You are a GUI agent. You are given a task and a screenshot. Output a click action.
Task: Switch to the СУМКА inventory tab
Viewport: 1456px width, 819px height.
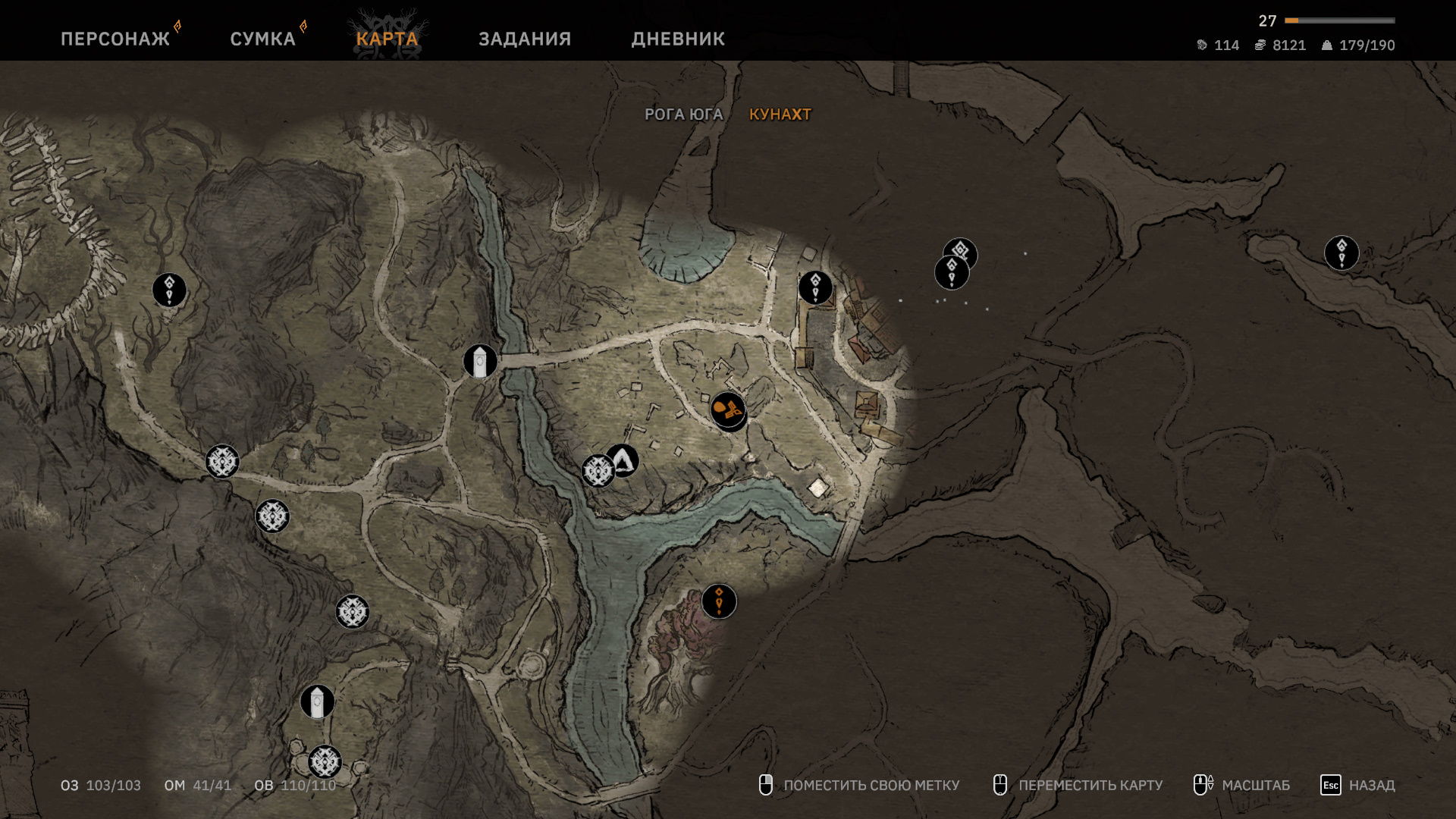pyautogui.click(x=262, y=39)
